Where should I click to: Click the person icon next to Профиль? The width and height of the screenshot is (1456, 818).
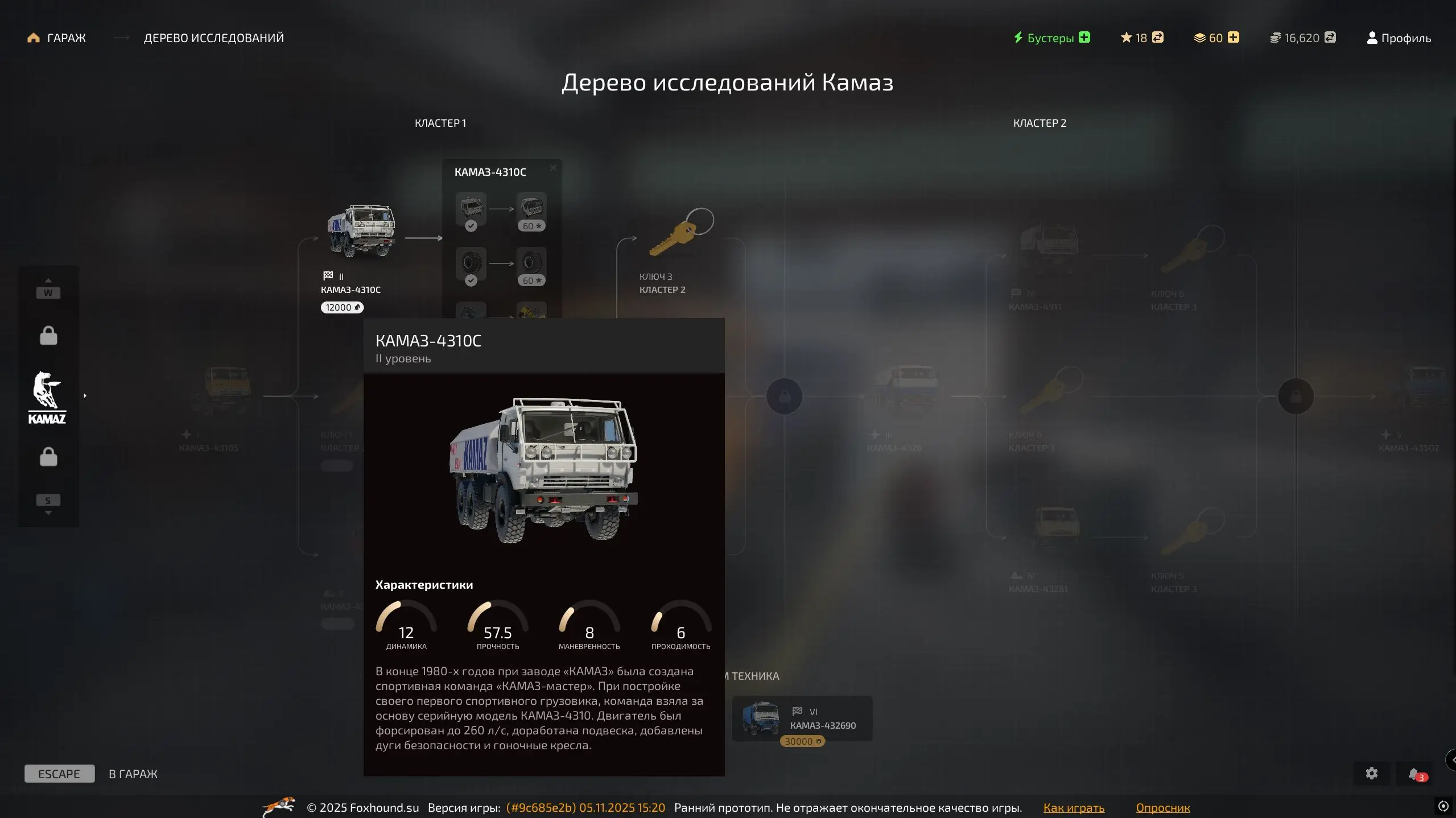(1372, 38)
